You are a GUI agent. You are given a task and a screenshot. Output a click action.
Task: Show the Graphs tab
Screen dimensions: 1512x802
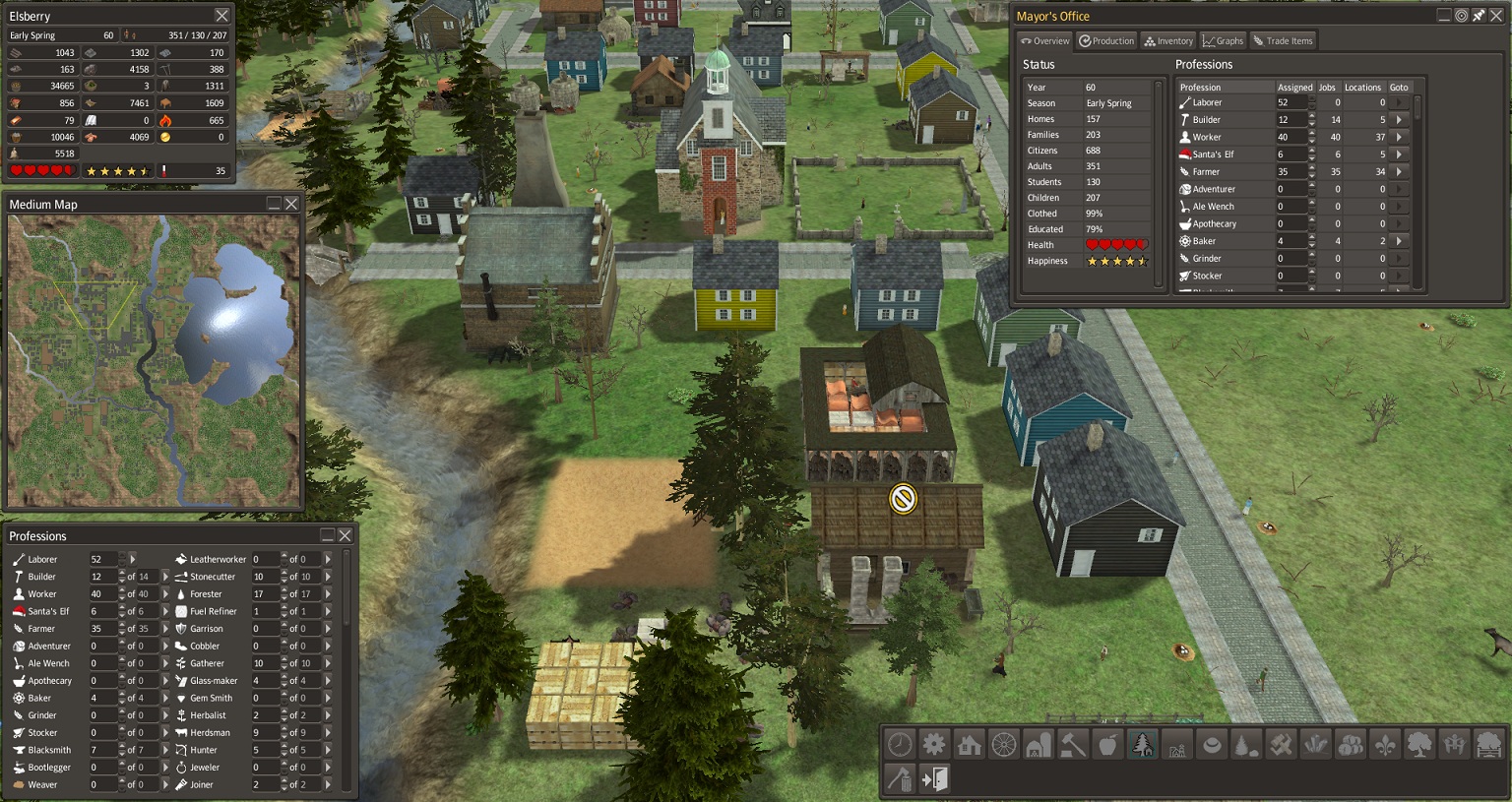(x=1223, y=41)
